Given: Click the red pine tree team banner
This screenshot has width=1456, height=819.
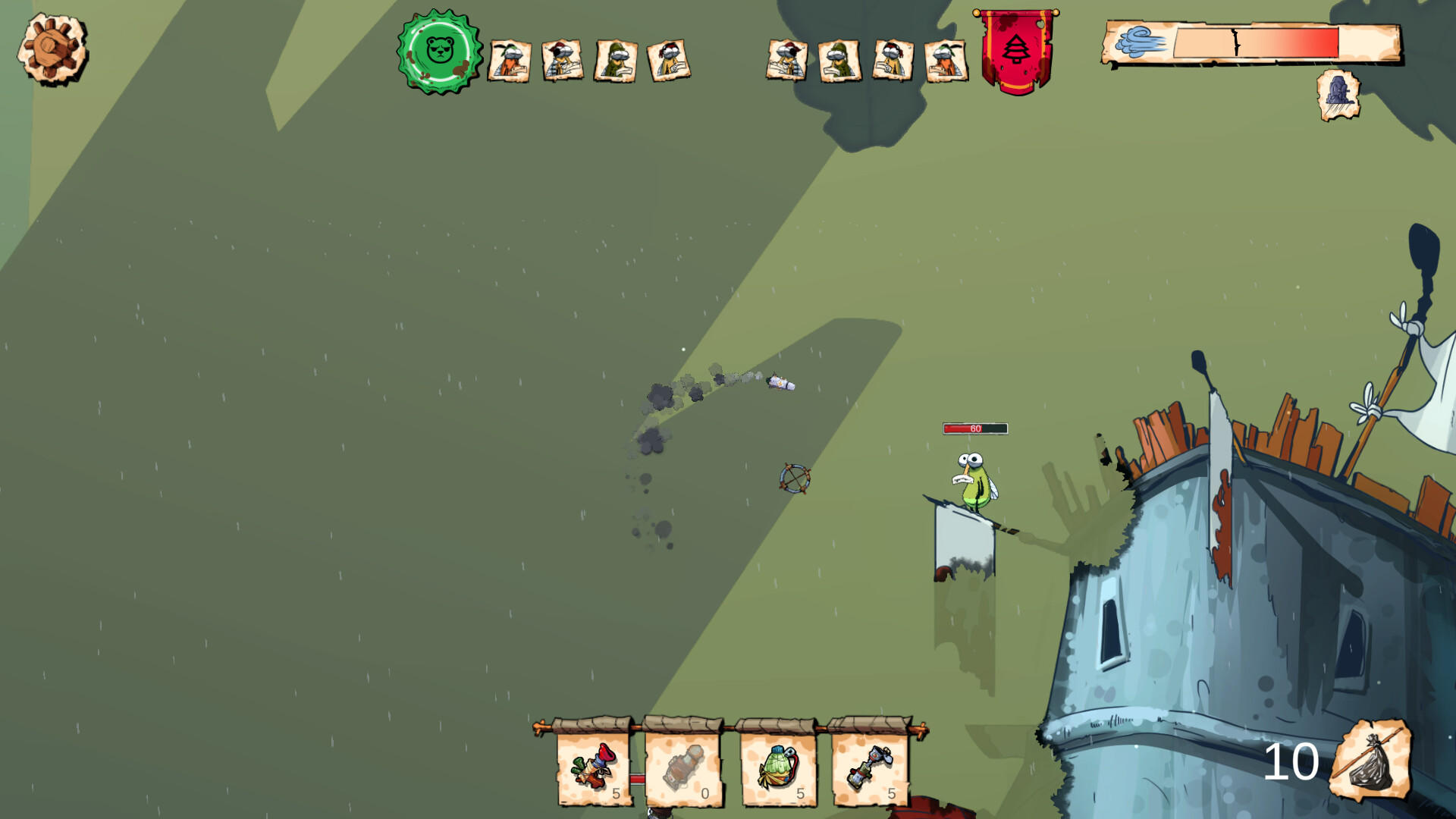Looking at the screenshot, I should 1016,50.
